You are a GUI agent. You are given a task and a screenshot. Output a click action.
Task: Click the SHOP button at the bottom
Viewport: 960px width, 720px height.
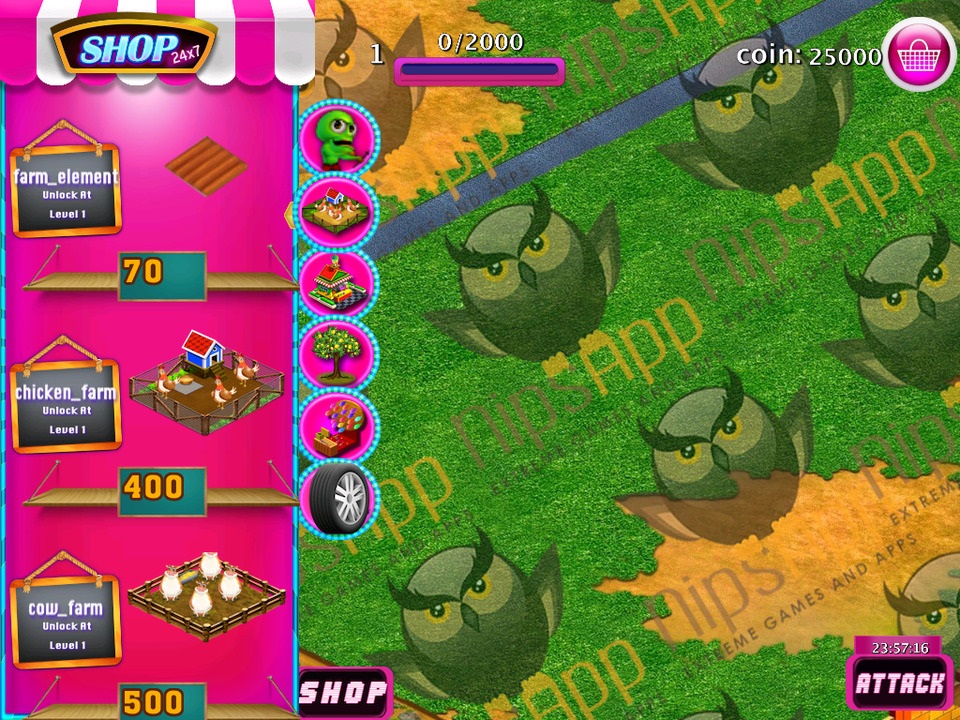coord(344,693)
